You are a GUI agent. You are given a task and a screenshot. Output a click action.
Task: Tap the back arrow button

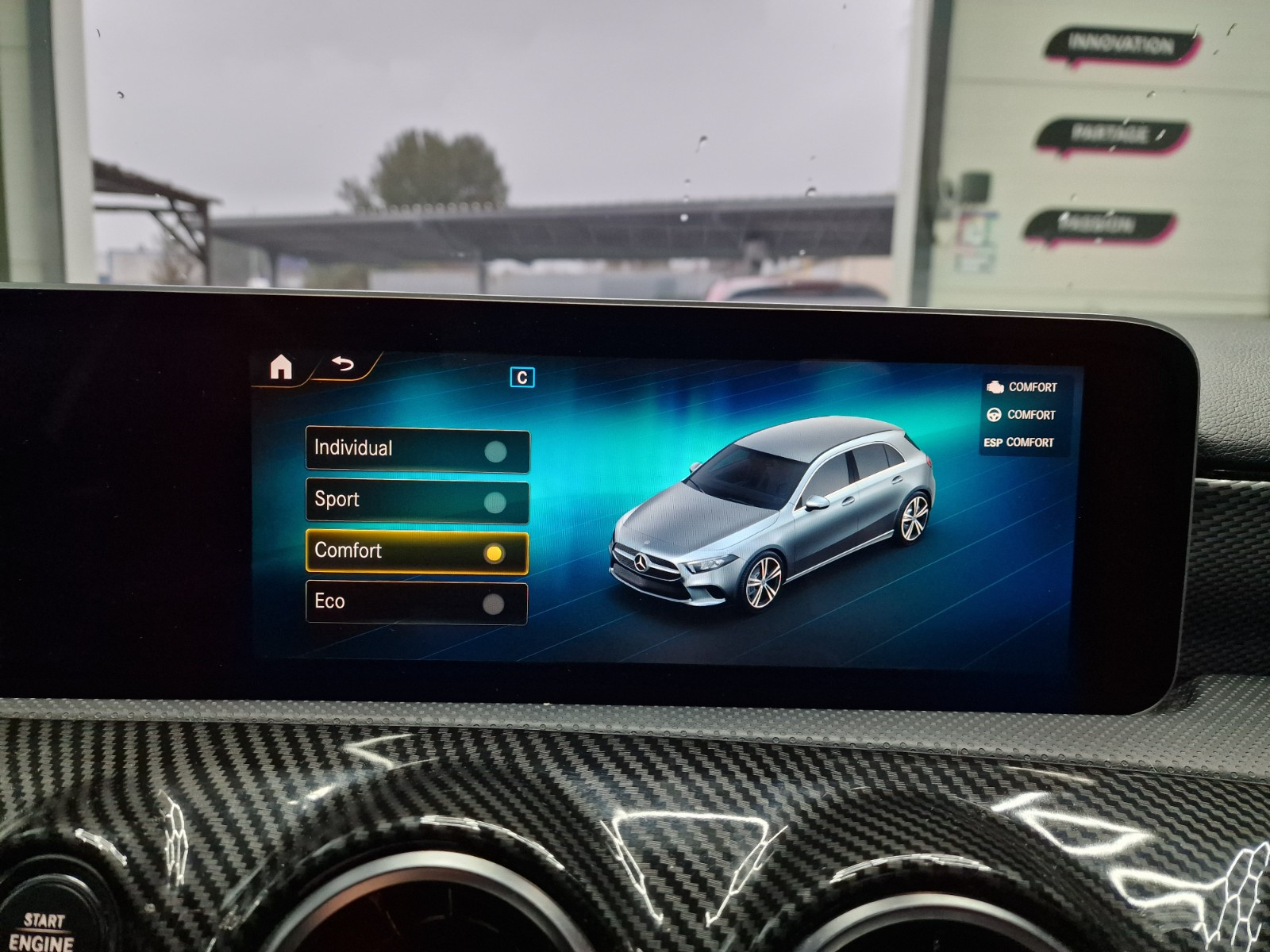click(x=343, y=365)
